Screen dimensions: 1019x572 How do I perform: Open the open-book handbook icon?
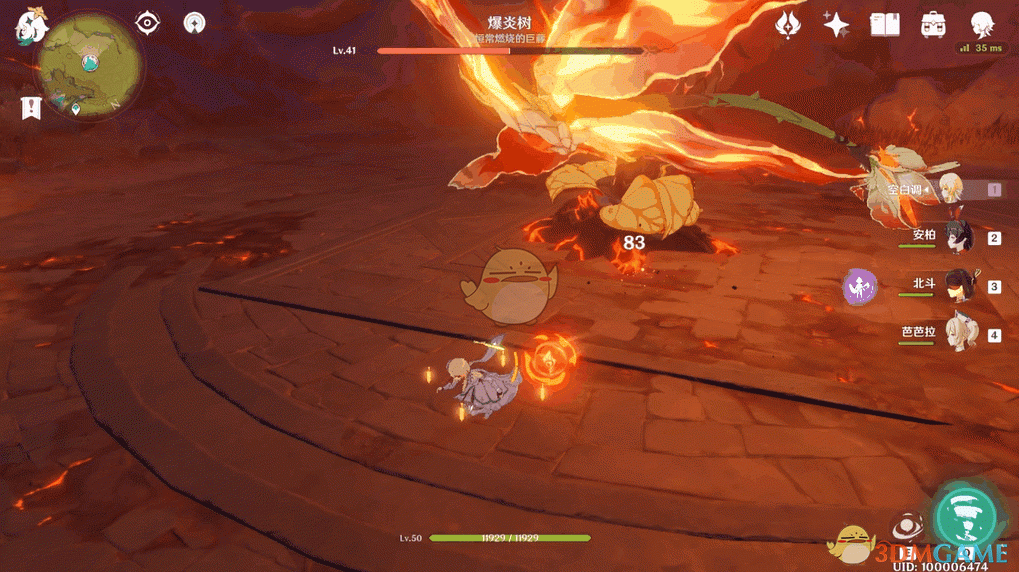pyautogui.click(x=885, y=24)
